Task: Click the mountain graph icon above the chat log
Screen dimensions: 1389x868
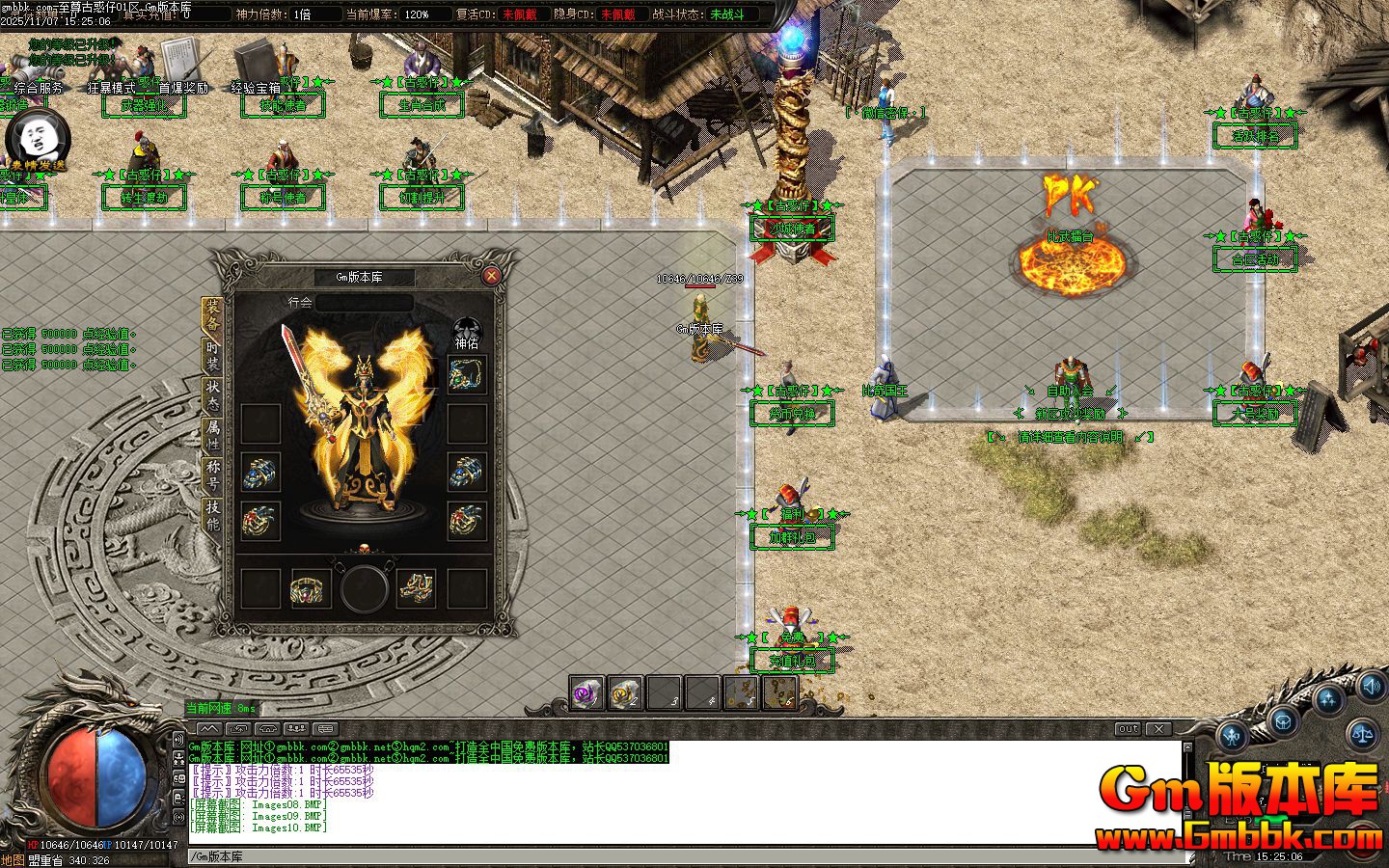Action: coord(209,729)
